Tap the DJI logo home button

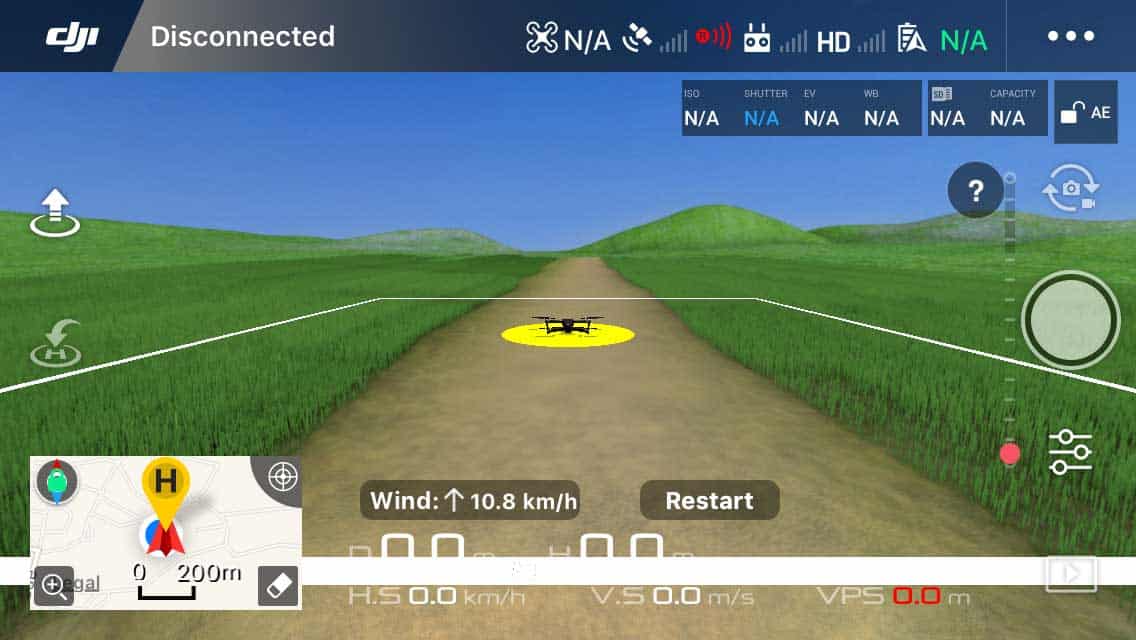72,37
